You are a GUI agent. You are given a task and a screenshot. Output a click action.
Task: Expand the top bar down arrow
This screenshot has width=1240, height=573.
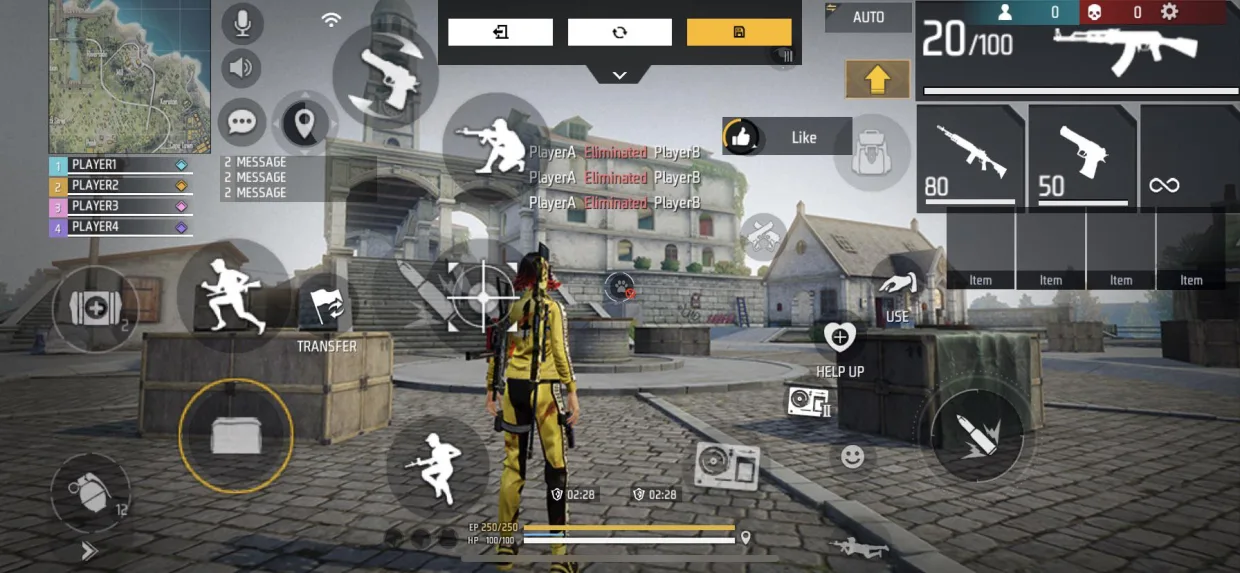619,75
